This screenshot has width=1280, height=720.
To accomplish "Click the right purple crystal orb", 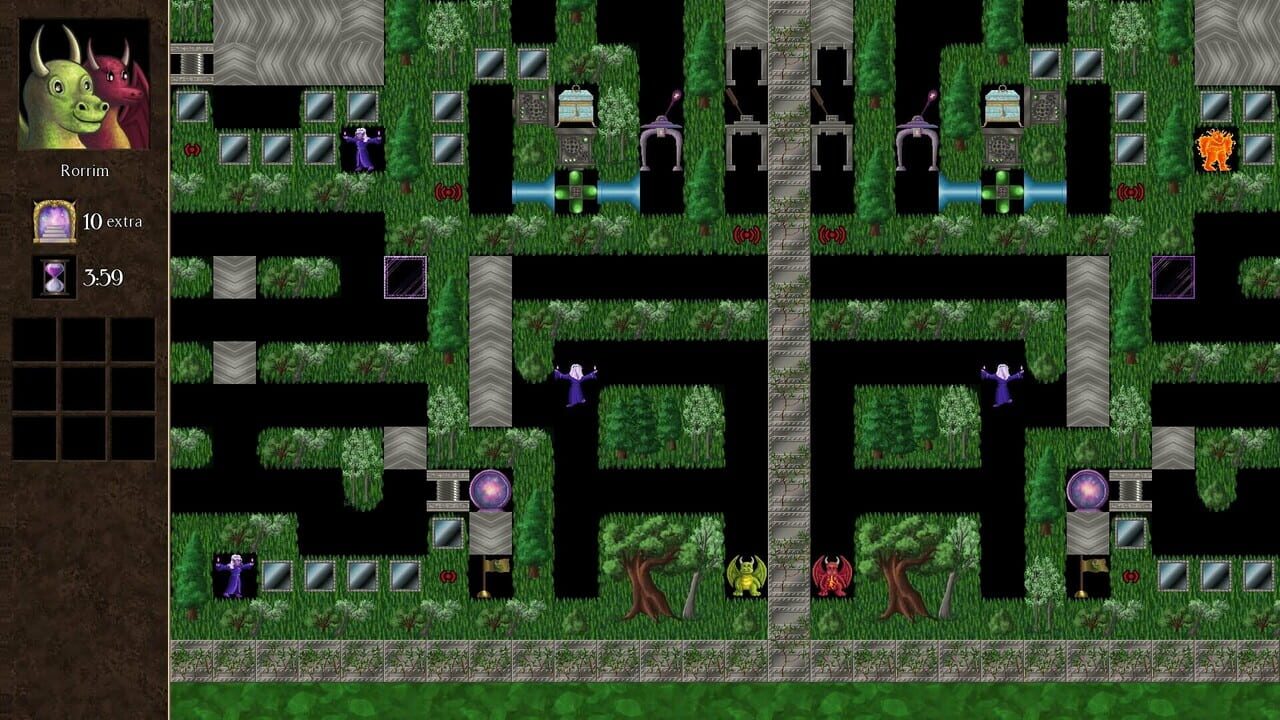I will click(1089, 490).
